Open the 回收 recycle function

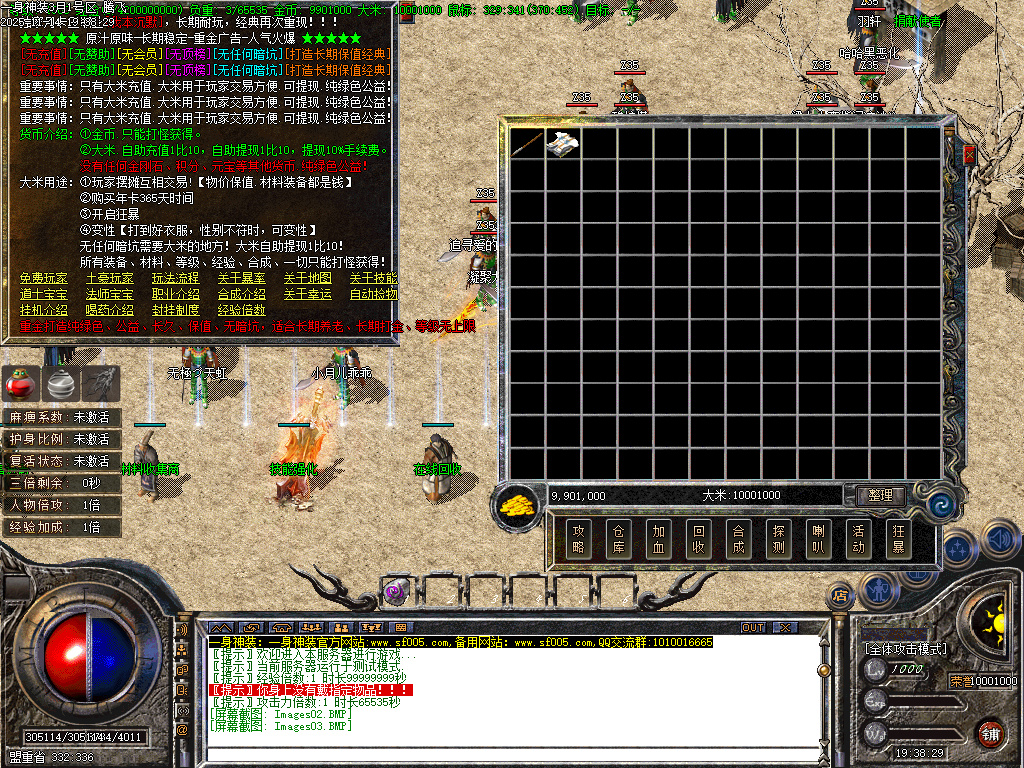pyautogui.click(x=698, y=540)
